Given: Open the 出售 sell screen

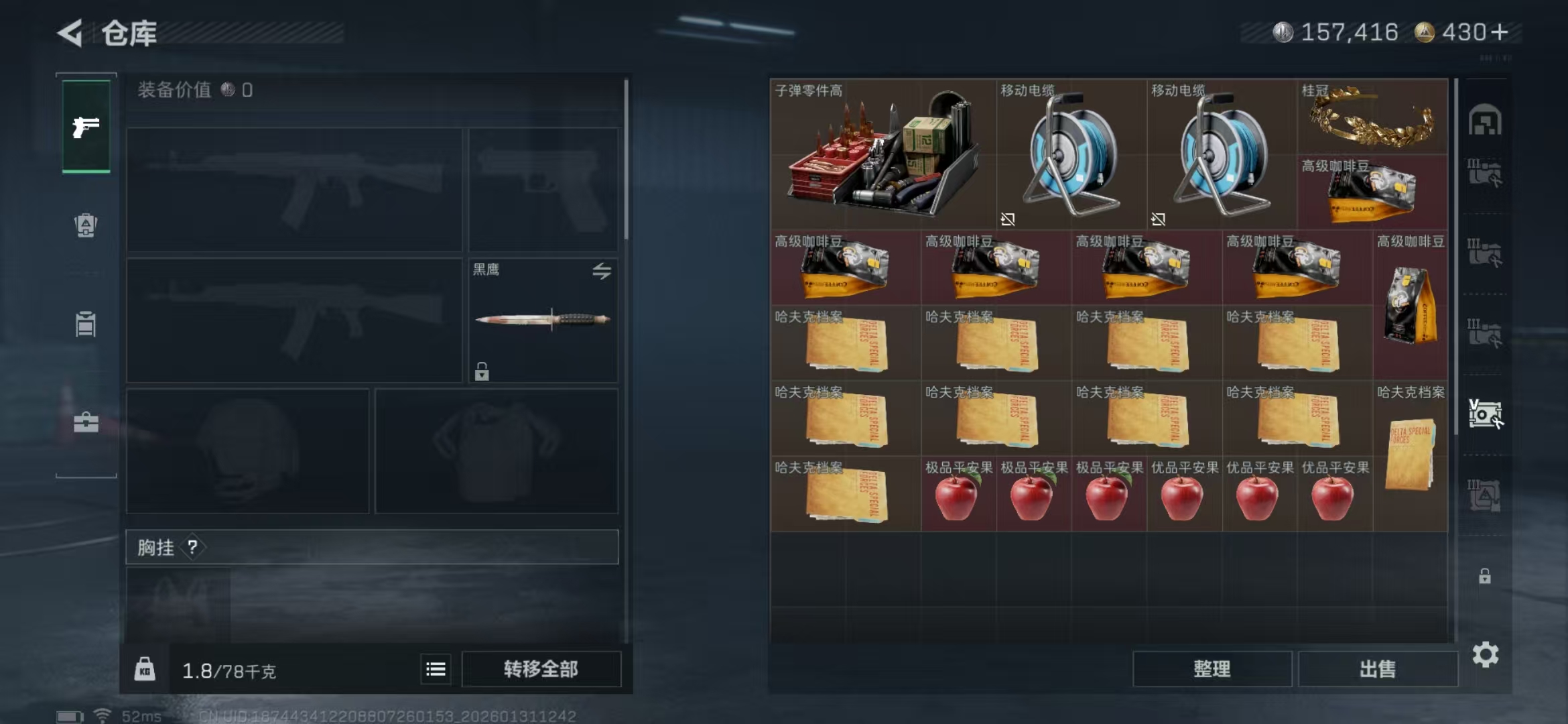Looking at the screenshot, I should (x=1377, y=669).
